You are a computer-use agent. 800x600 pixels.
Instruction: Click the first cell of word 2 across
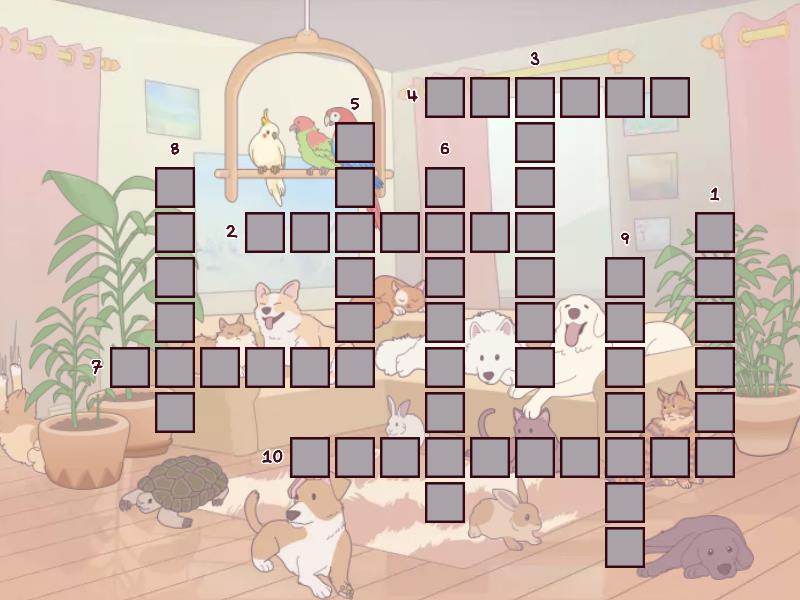[265, 232]
